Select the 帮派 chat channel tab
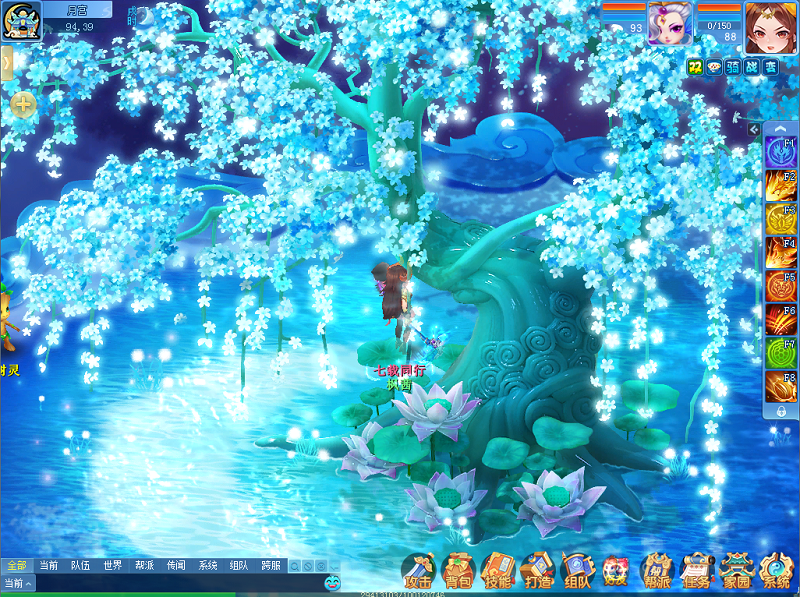Image resolution: width=800 pixels, height=597 pixels. point(144,565)
